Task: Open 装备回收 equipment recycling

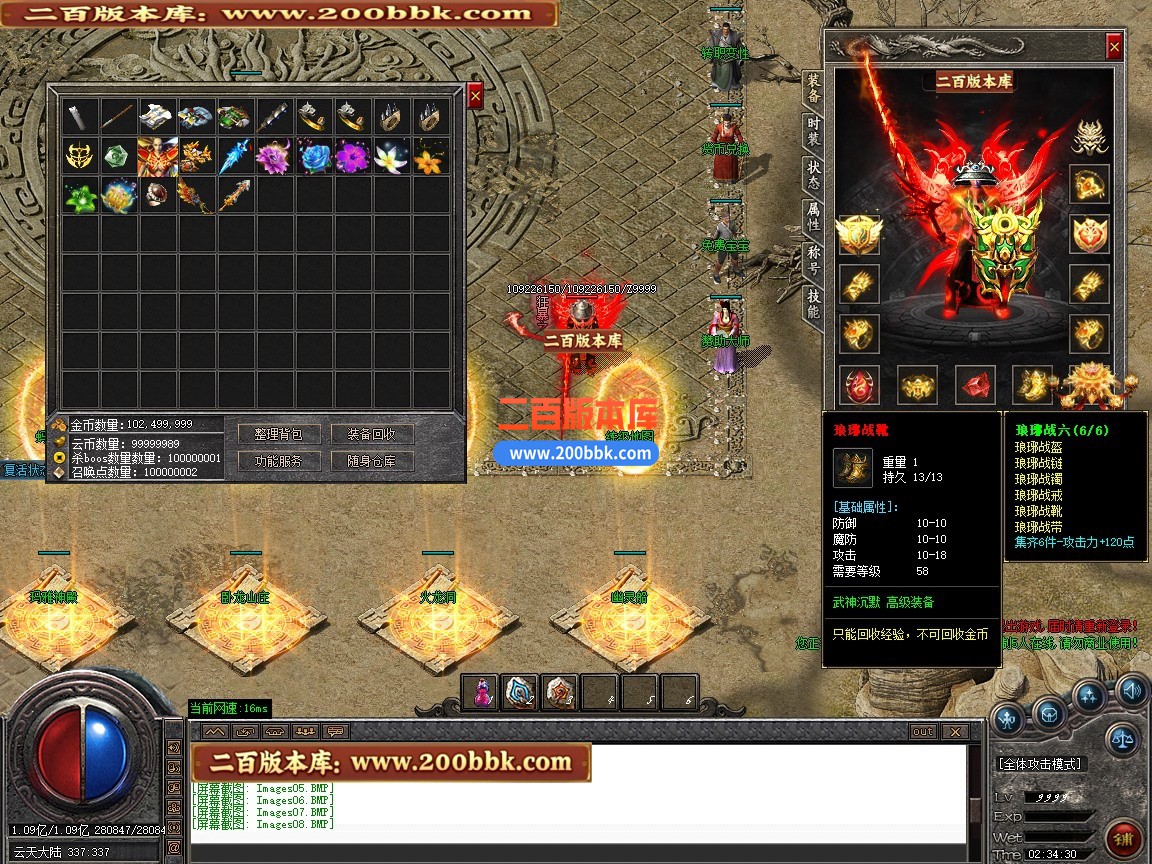Action: [372, 434]
